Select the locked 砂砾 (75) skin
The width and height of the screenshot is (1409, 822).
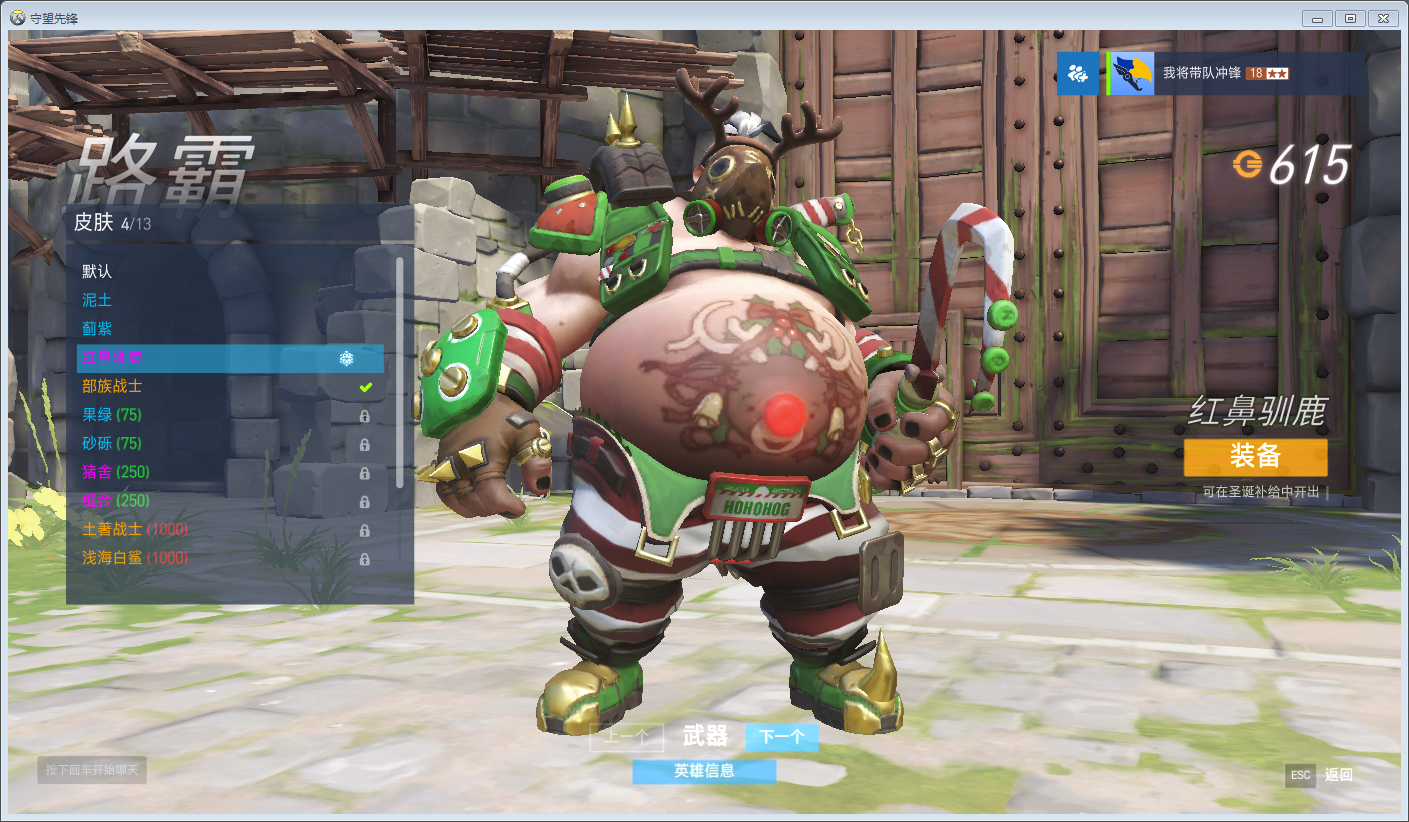[x=112, y=443]
